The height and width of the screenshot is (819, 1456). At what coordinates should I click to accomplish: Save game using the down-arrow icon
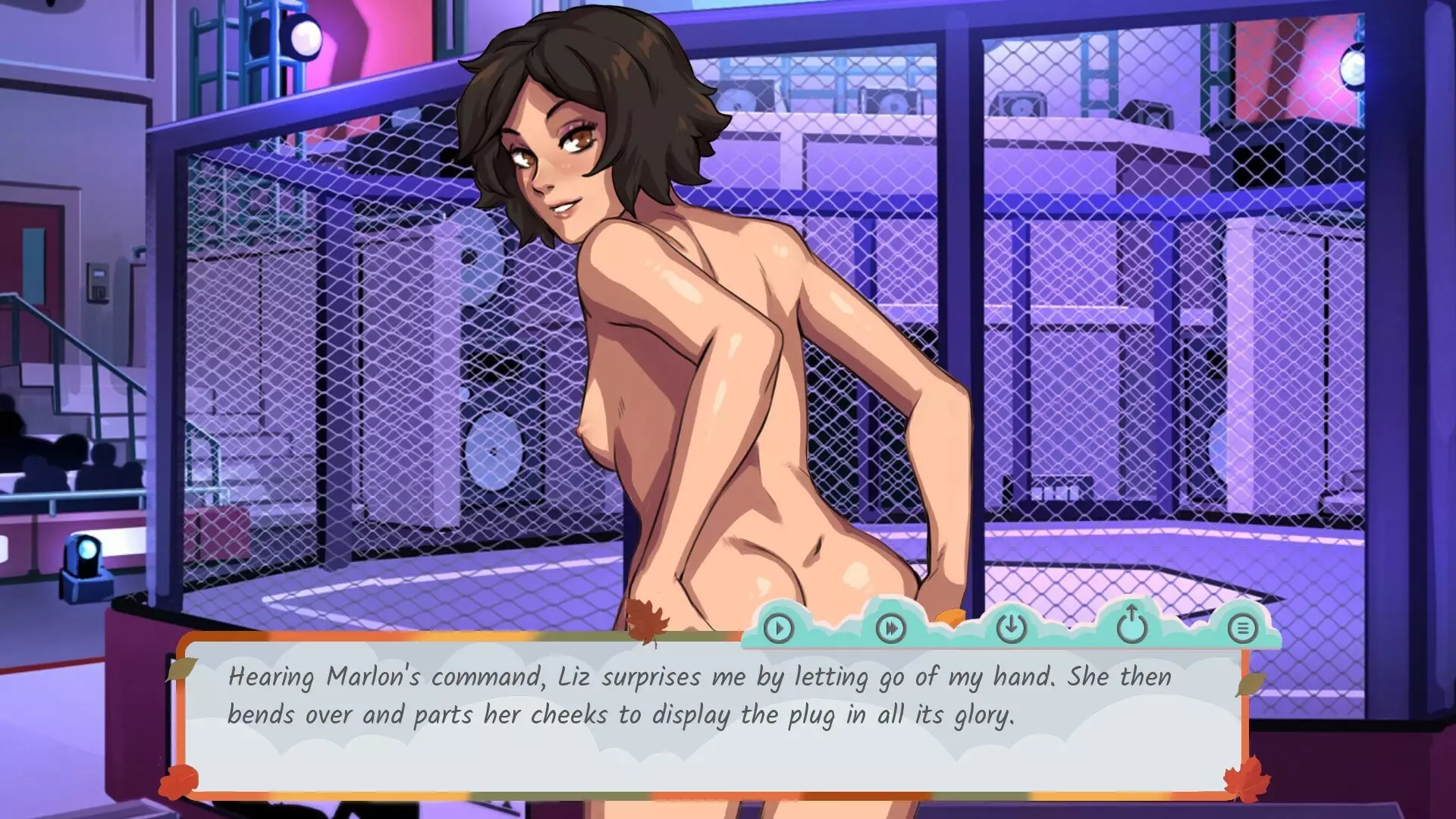(1011, 627)
